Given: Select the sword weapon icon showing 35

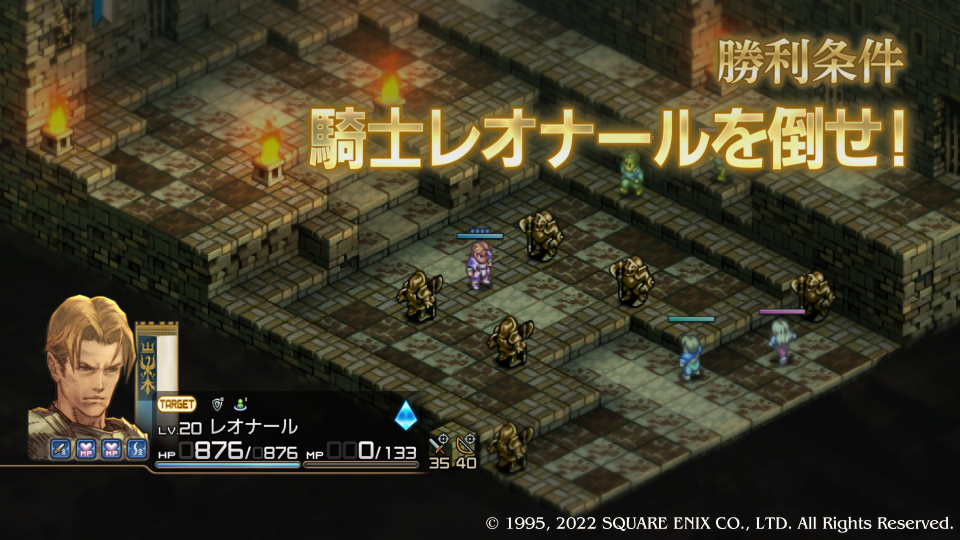Looking at the screenshot, I should 440,443.
